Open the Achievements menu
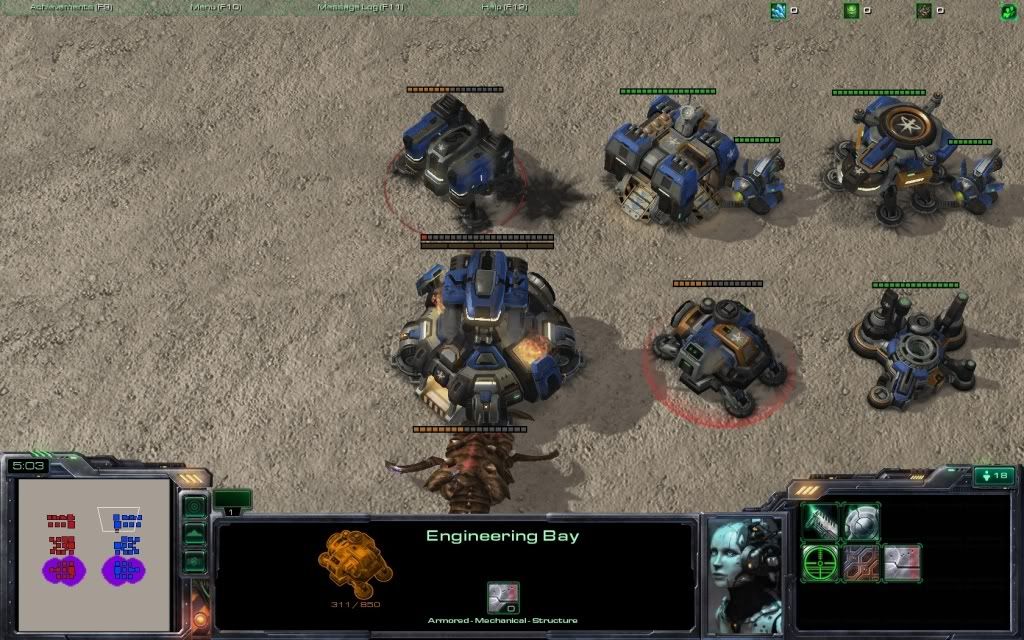The width and height of the screenshot is (1024, 640). [71, 7]
